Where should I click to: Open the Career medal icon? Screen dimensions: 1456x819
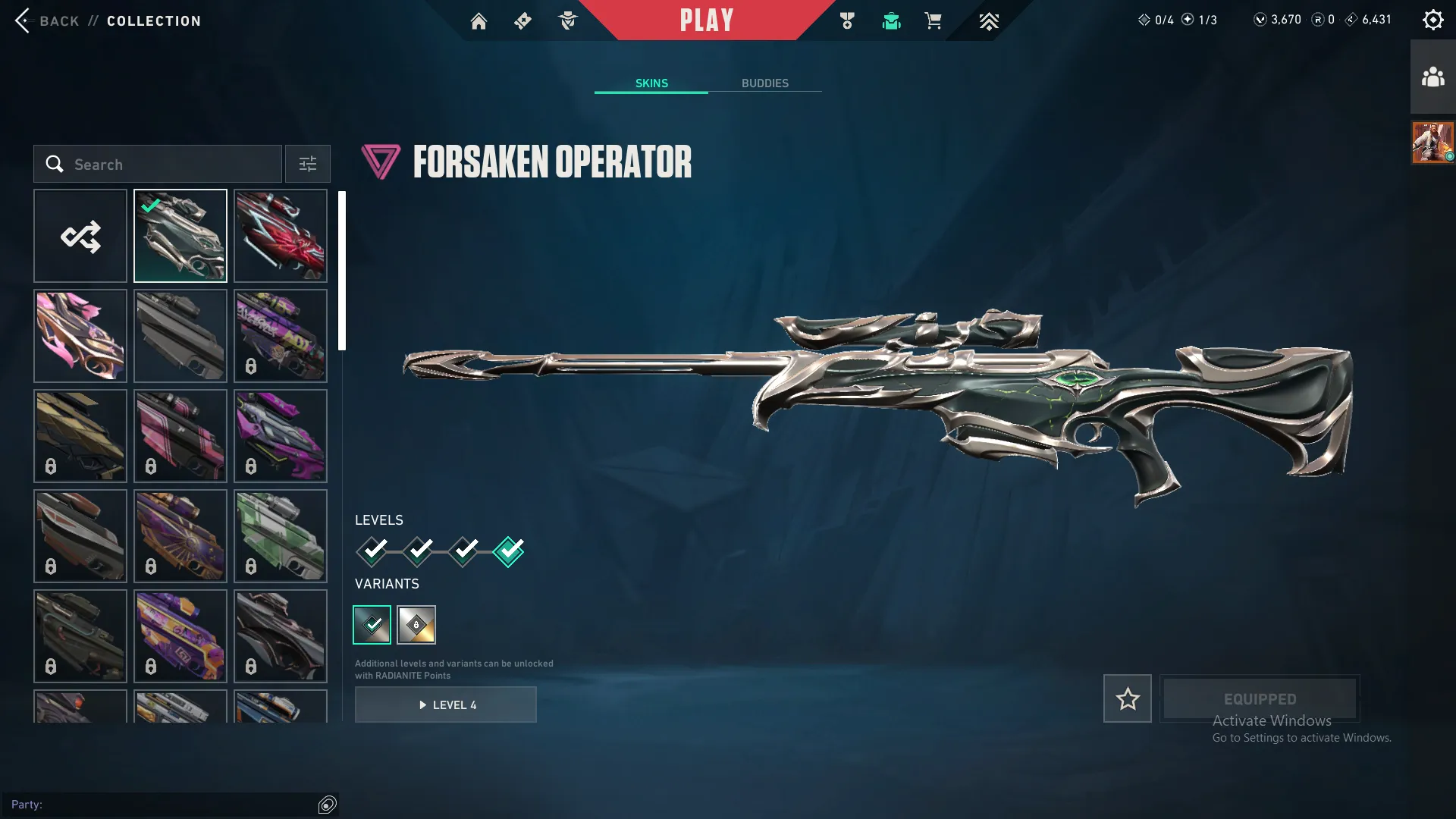coord(848,20)
